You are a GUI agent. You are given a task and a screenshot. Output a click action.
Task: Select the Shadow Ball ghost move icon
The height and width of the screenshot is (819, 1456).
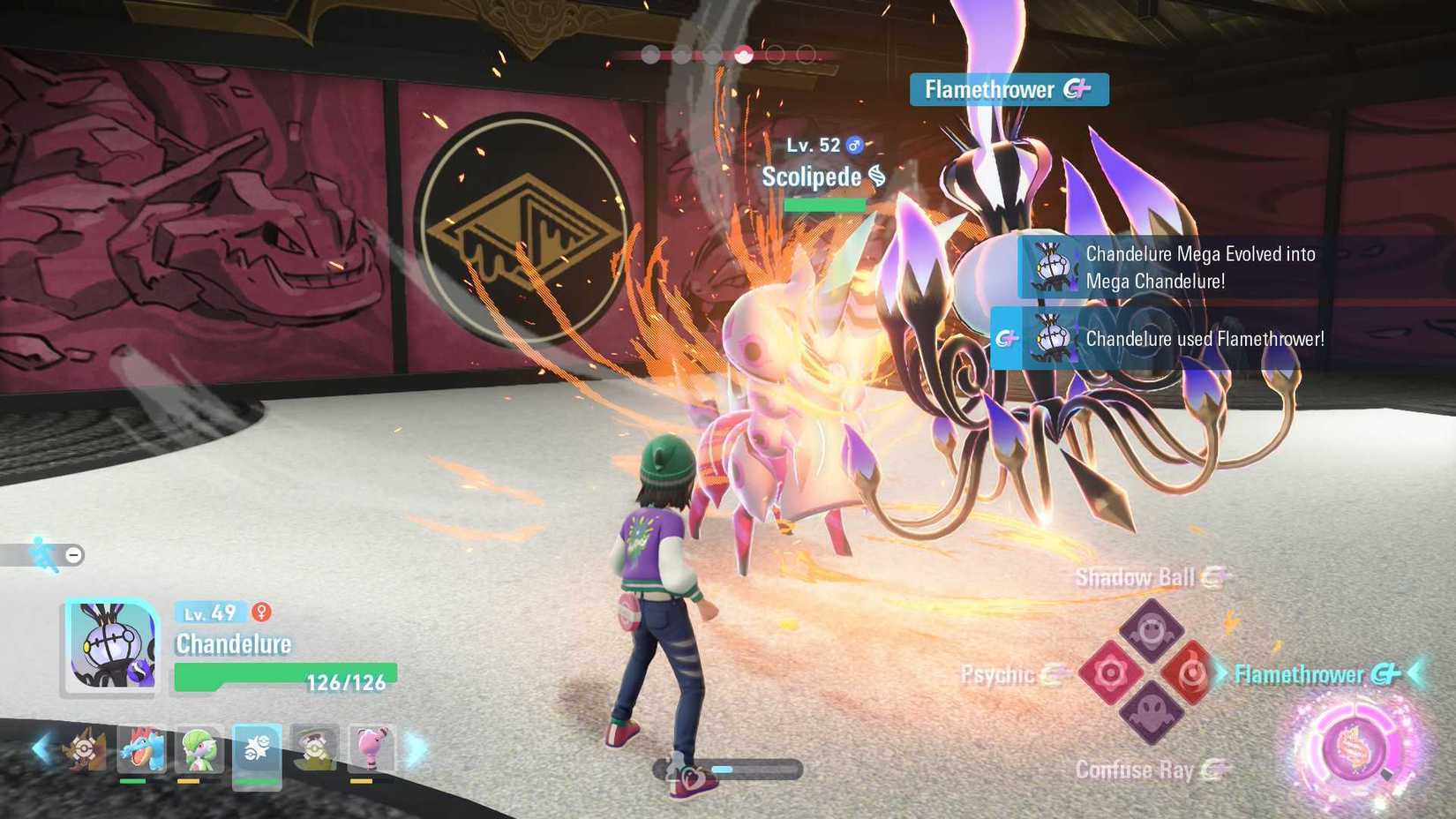pyautogui.click(x=1151, y=629)
